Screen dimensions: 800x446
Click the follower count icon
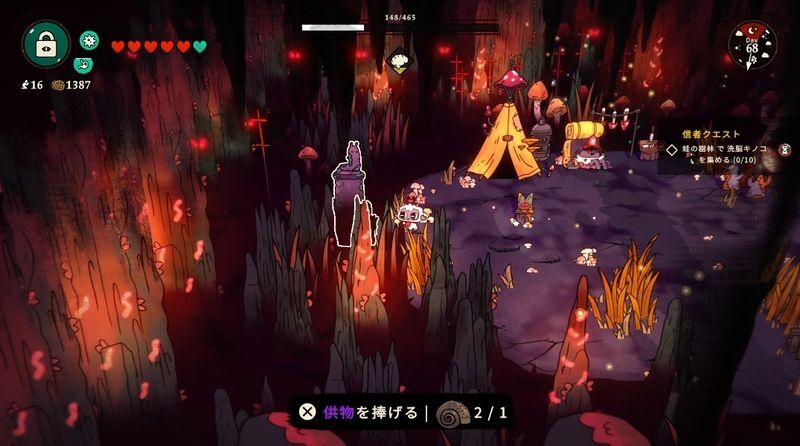(24, 85)
